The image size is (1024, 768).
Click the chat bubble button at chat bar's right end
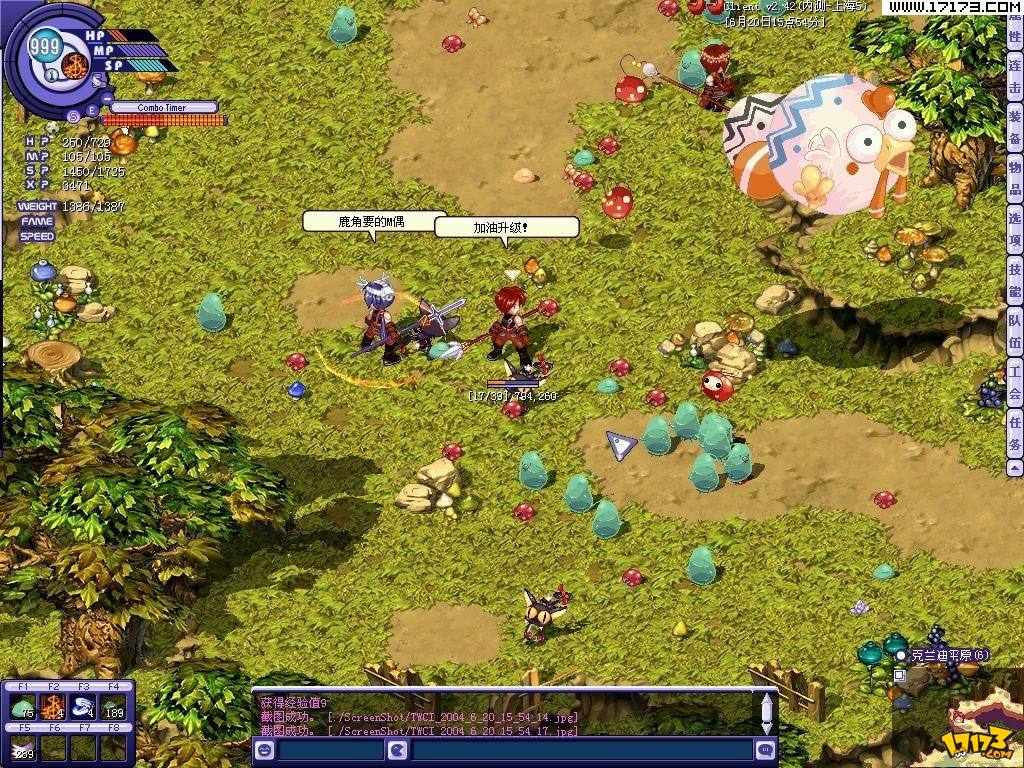[x=766, y=750]
